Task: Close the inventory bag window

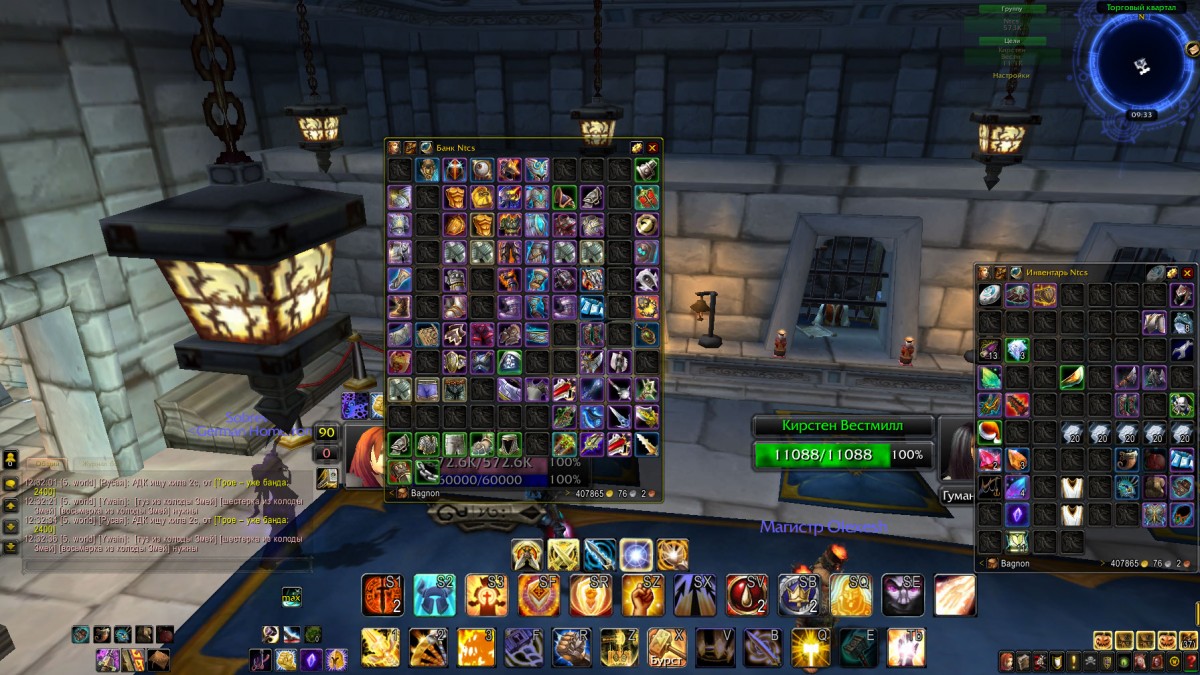Action: point(1188,273)
